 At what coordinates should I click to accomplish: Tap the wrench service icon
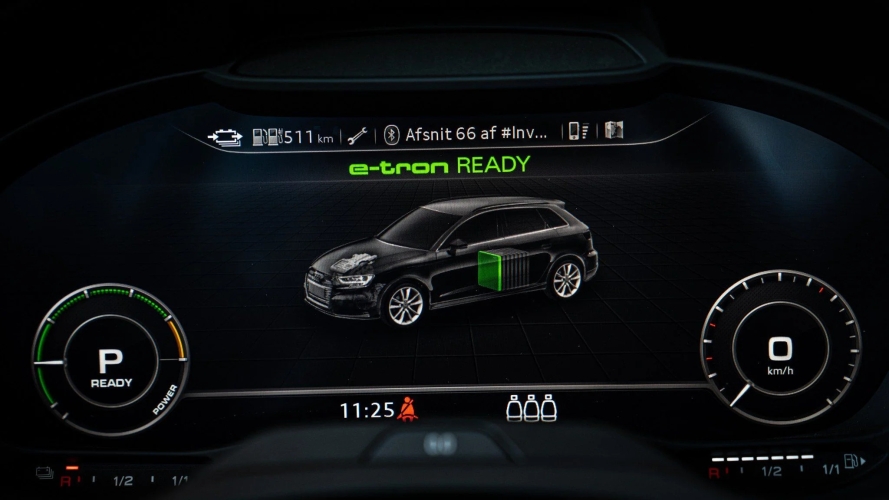tap(358, 136)
